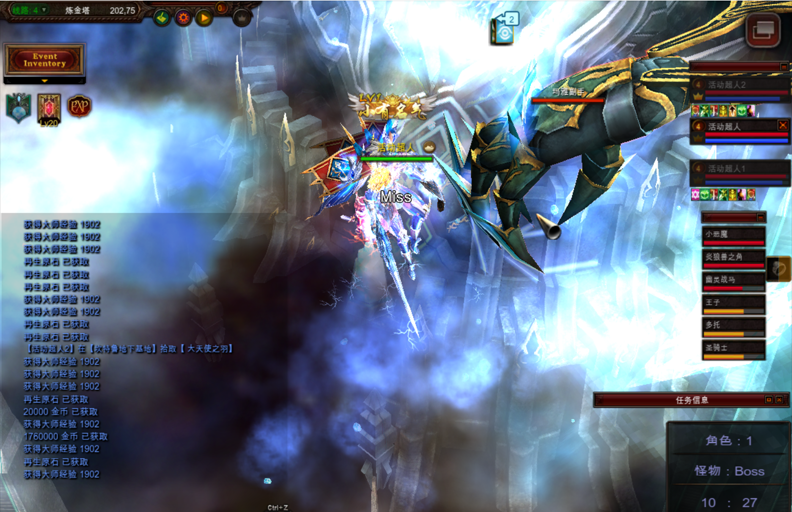Click the side tab beside the target list
Image resolution: width=792 pixels, height=512 pixels.
[x=779, y=269]
